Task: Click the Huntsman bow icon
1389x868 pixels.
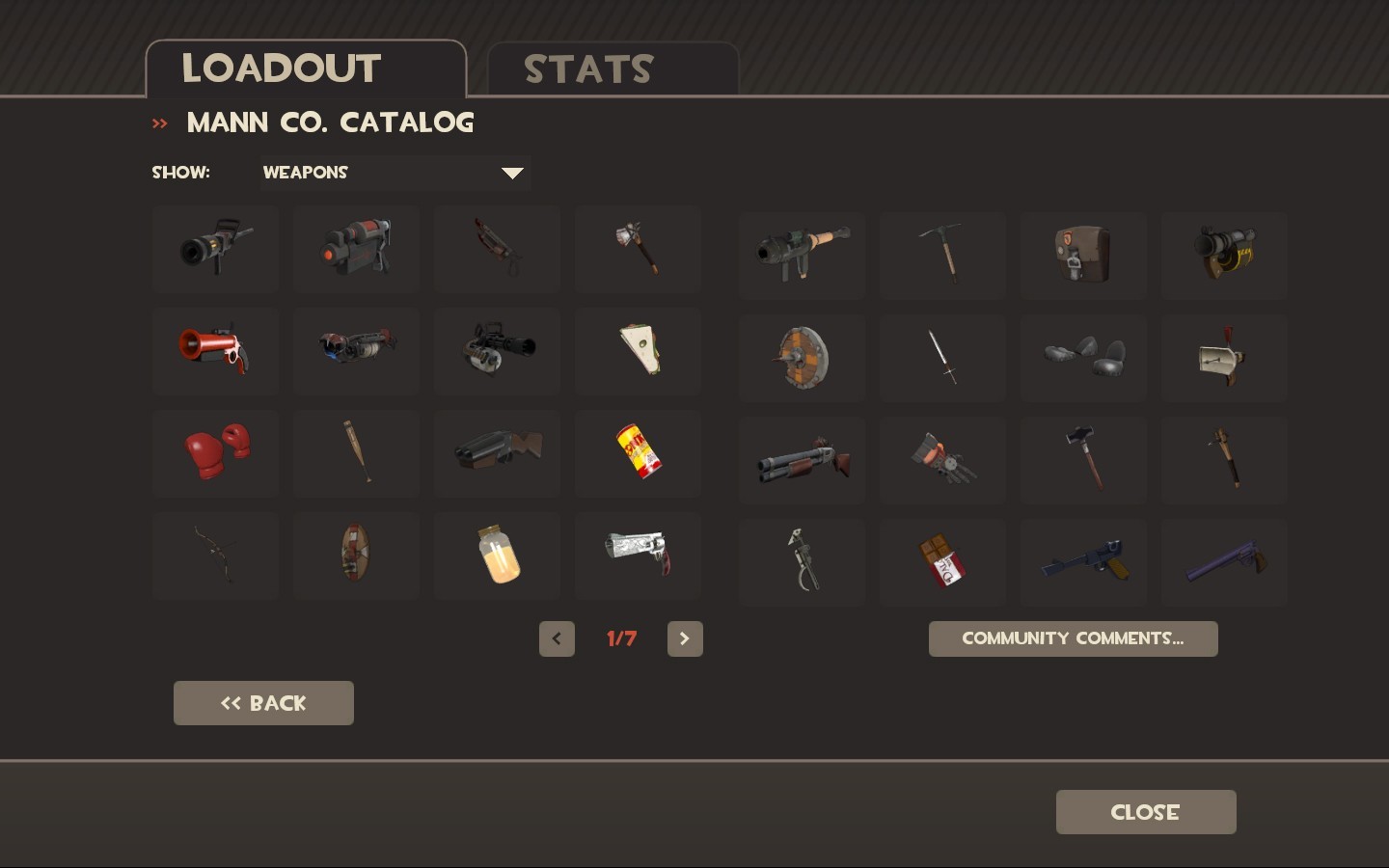Action: pos(215,556)
